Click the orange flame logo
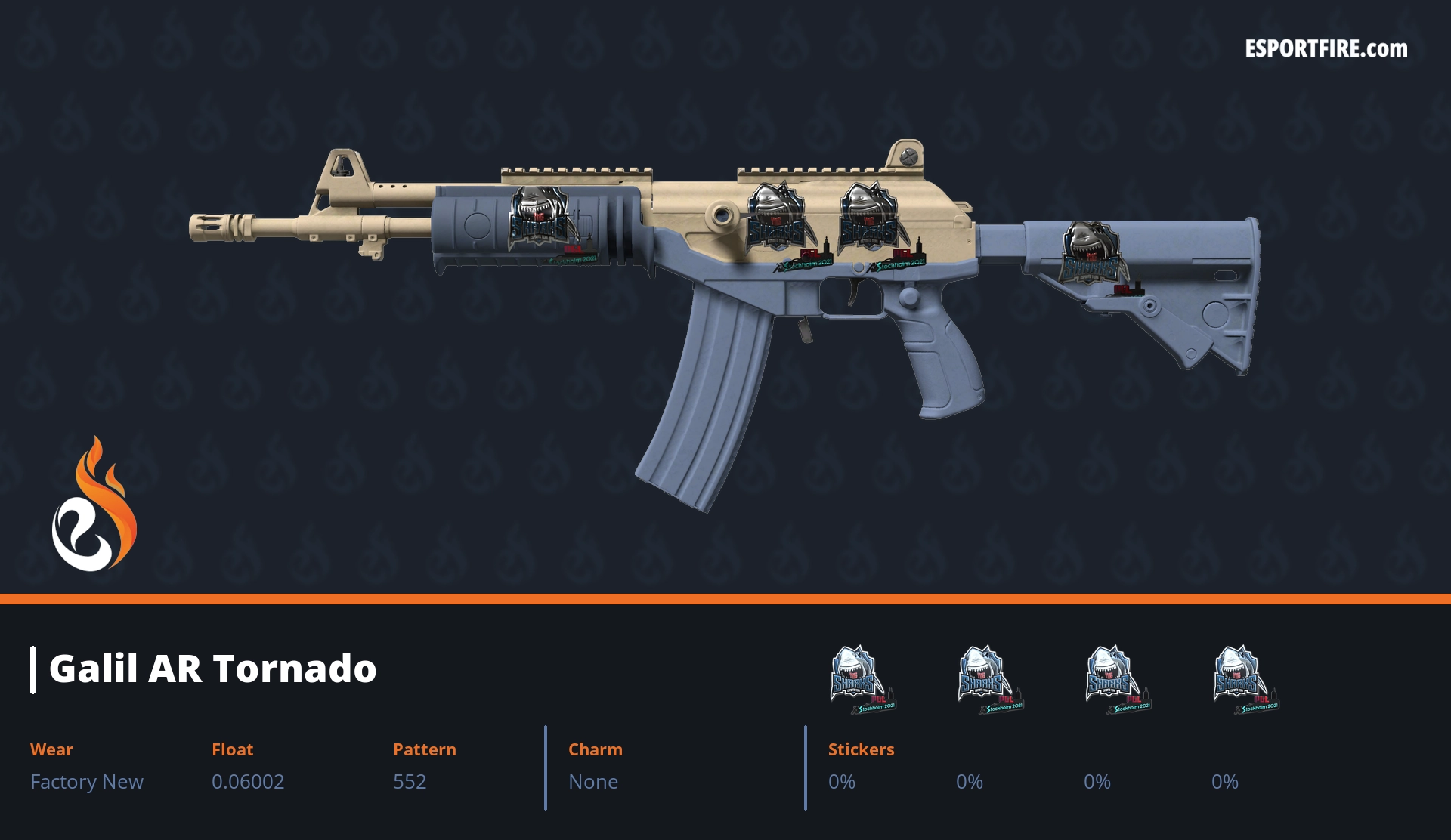The height and width of the screenshot is (840, 1451). click(x=94, y=506)
